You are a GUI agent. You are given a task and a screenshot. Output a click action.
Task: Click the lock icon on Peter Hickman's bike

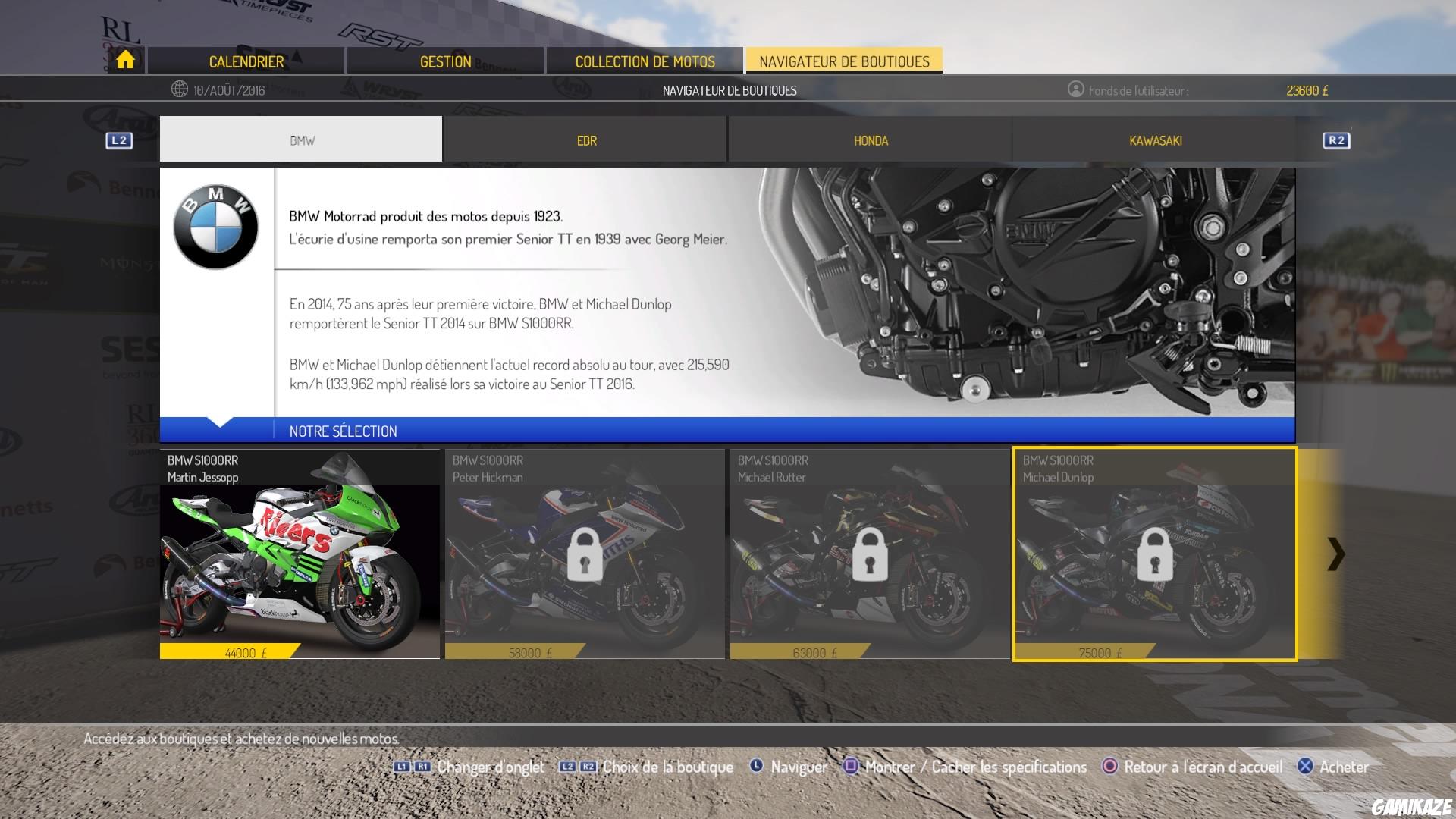tap(584, 555)
